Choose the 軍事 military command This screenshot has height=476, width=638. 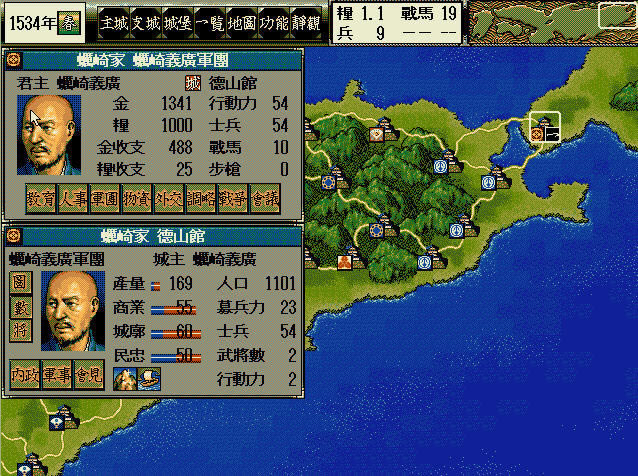(x=58, y=375)
